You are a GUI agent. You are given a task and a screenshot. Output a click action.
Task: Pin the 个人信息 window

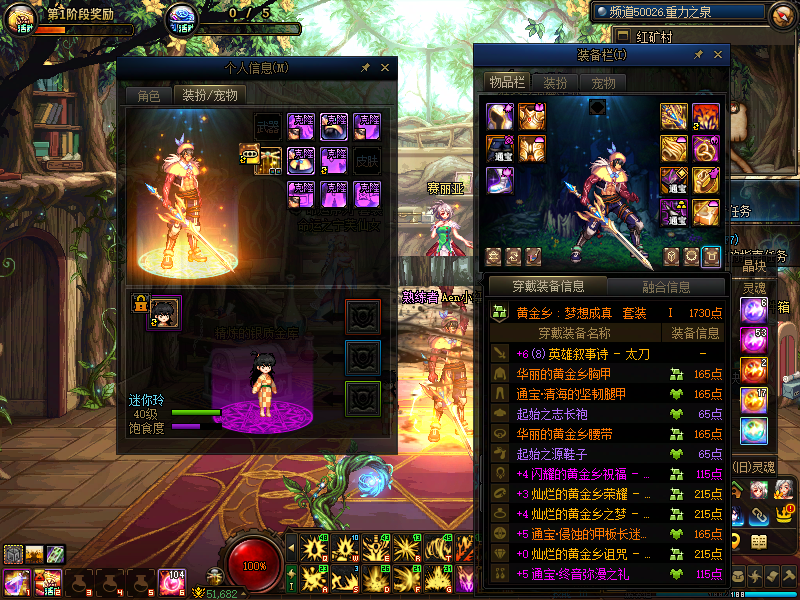point(366,68)
